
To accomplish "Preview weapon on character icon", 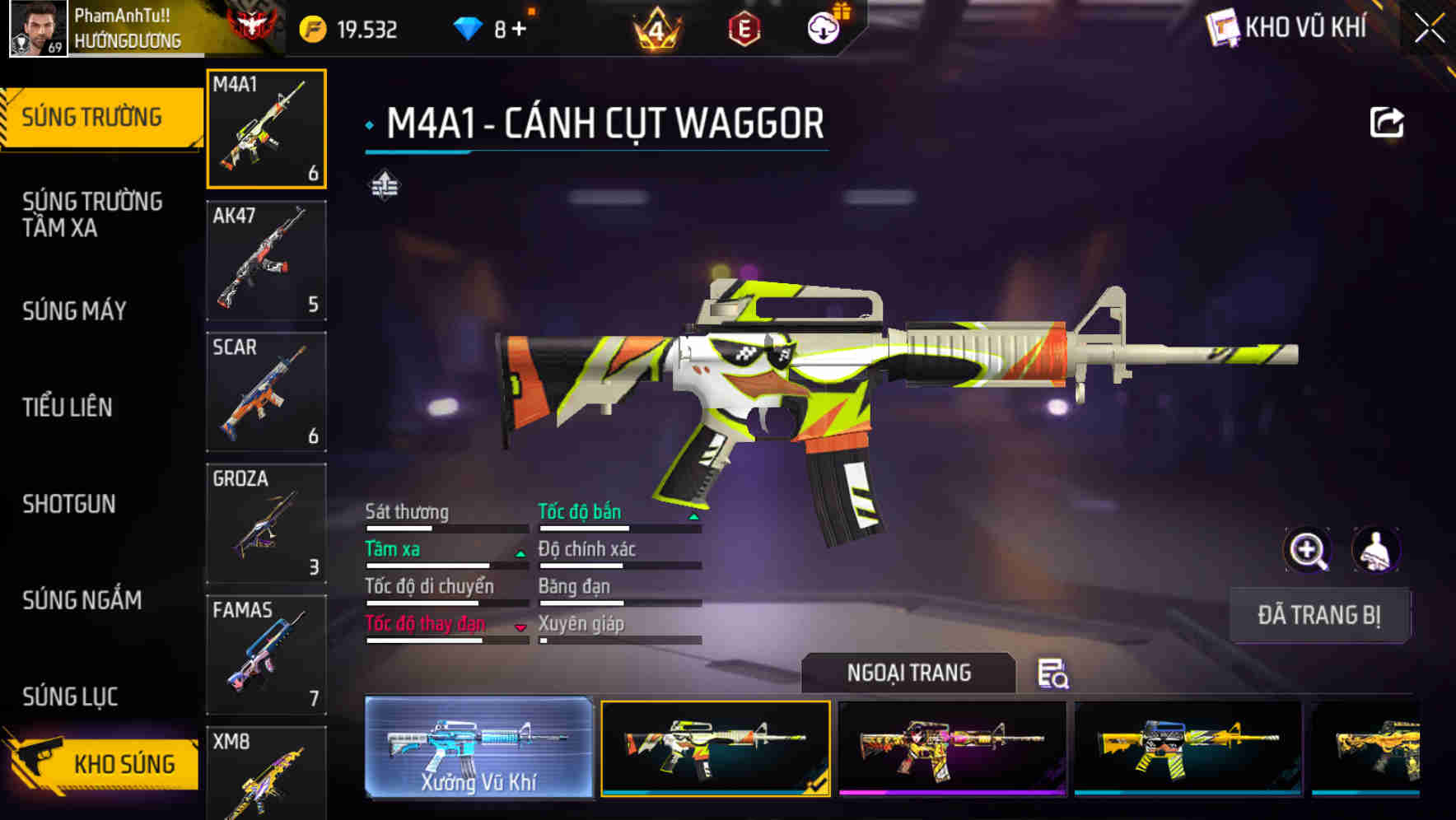I will (1375, 550).
